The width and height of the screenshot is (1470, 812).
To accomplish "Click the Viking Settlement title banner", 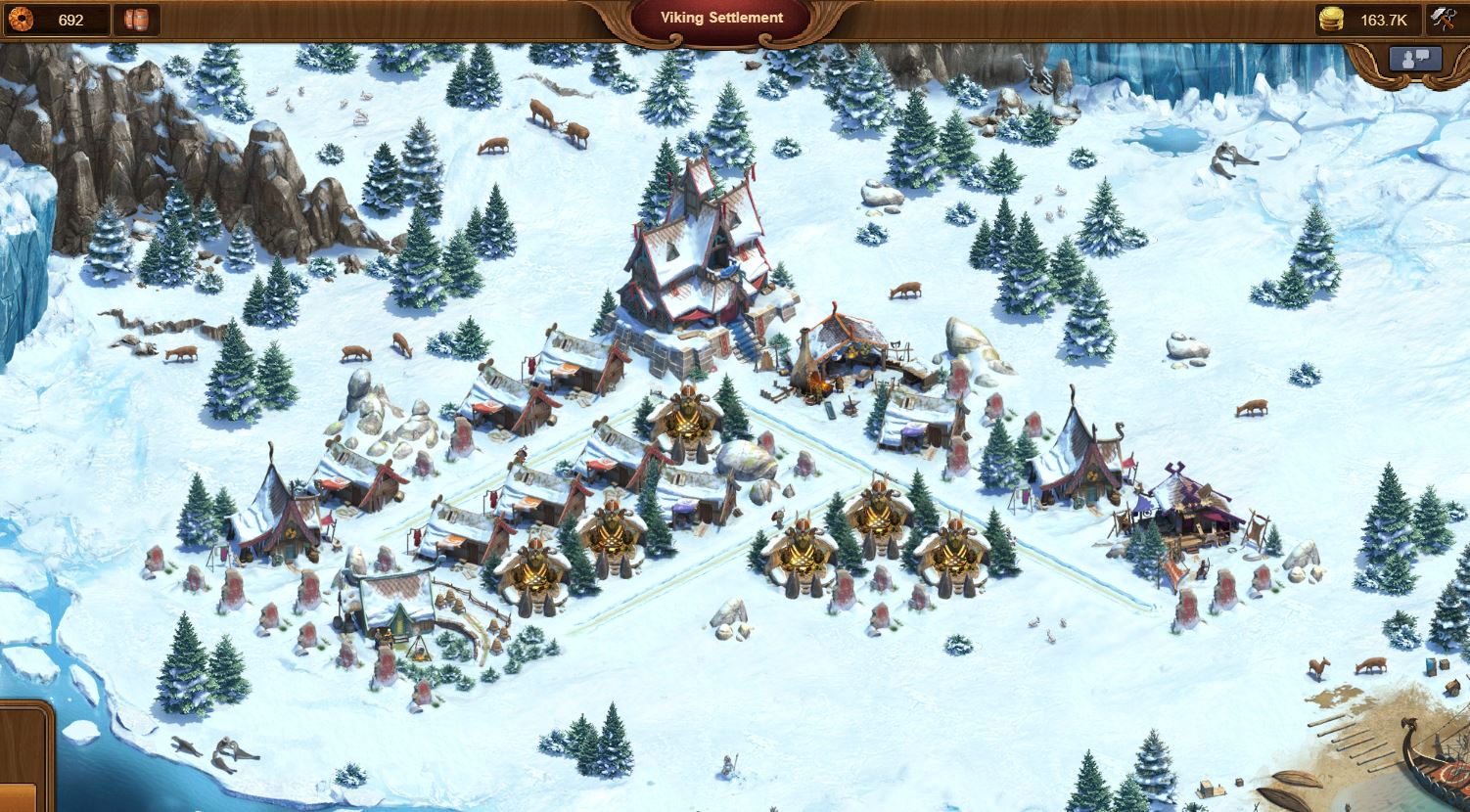I will pyautogui.click(x=721, y=19).
